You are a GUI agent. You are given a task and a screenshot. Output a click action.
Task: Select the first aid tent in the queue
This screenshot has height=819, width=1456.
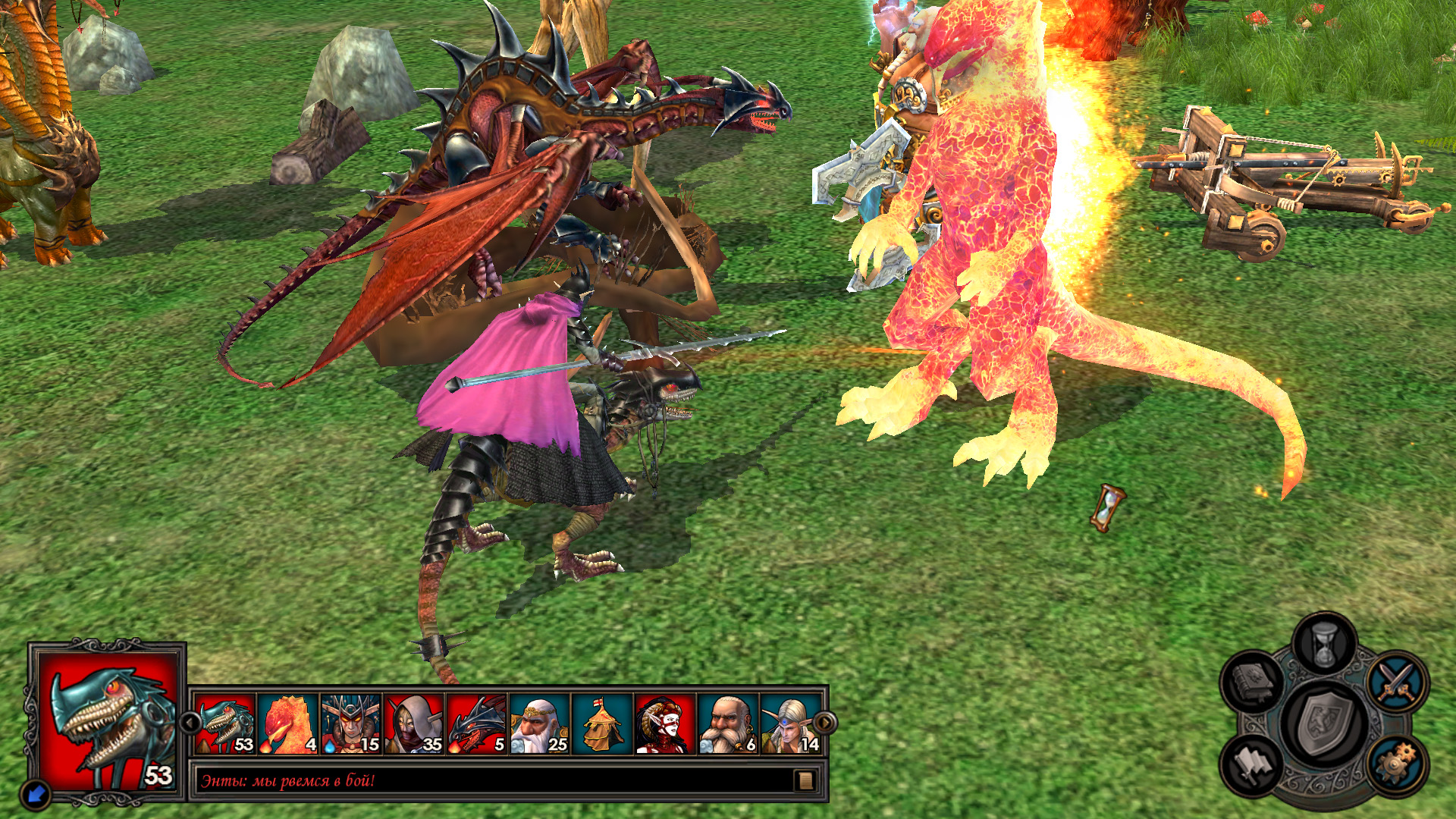pyautogui.click(x=602, y=724)
